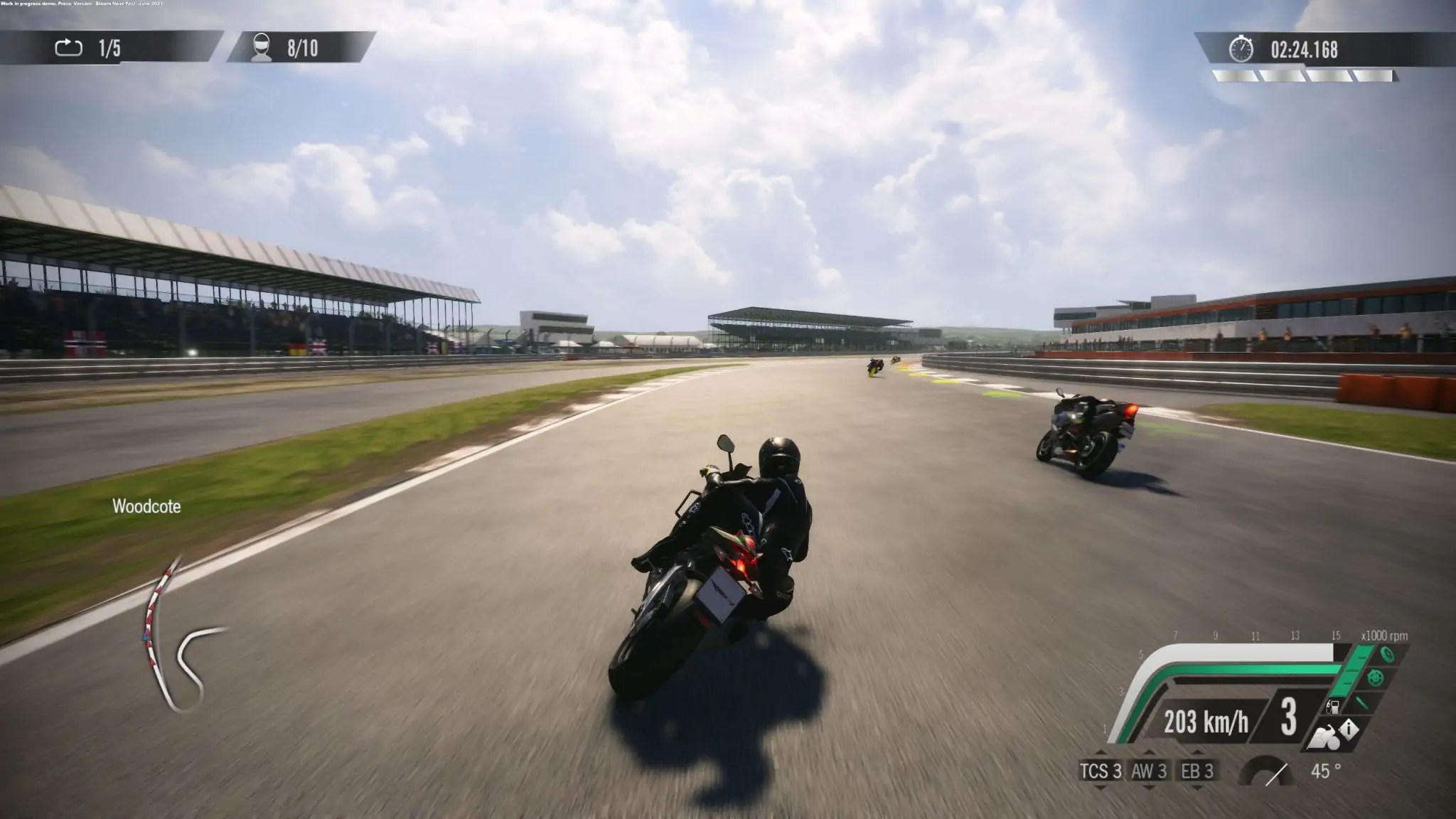
Task: Click the brake disc status icon
Action: click(x=1375, y=678)
